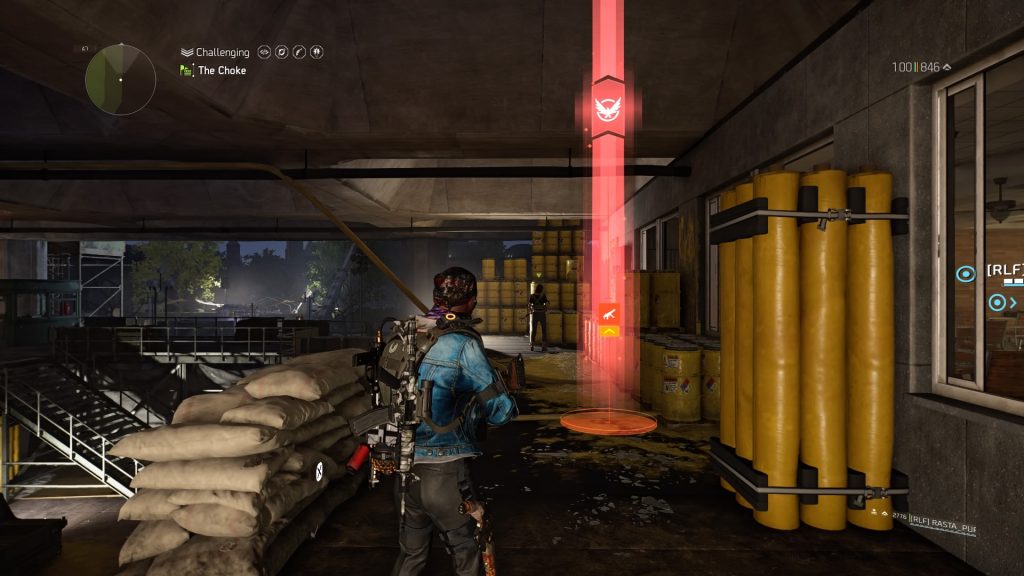Select the red Division eagle emblem marker
The image size is (1024, 576).
pyautogui.click(x=607, y=104)
